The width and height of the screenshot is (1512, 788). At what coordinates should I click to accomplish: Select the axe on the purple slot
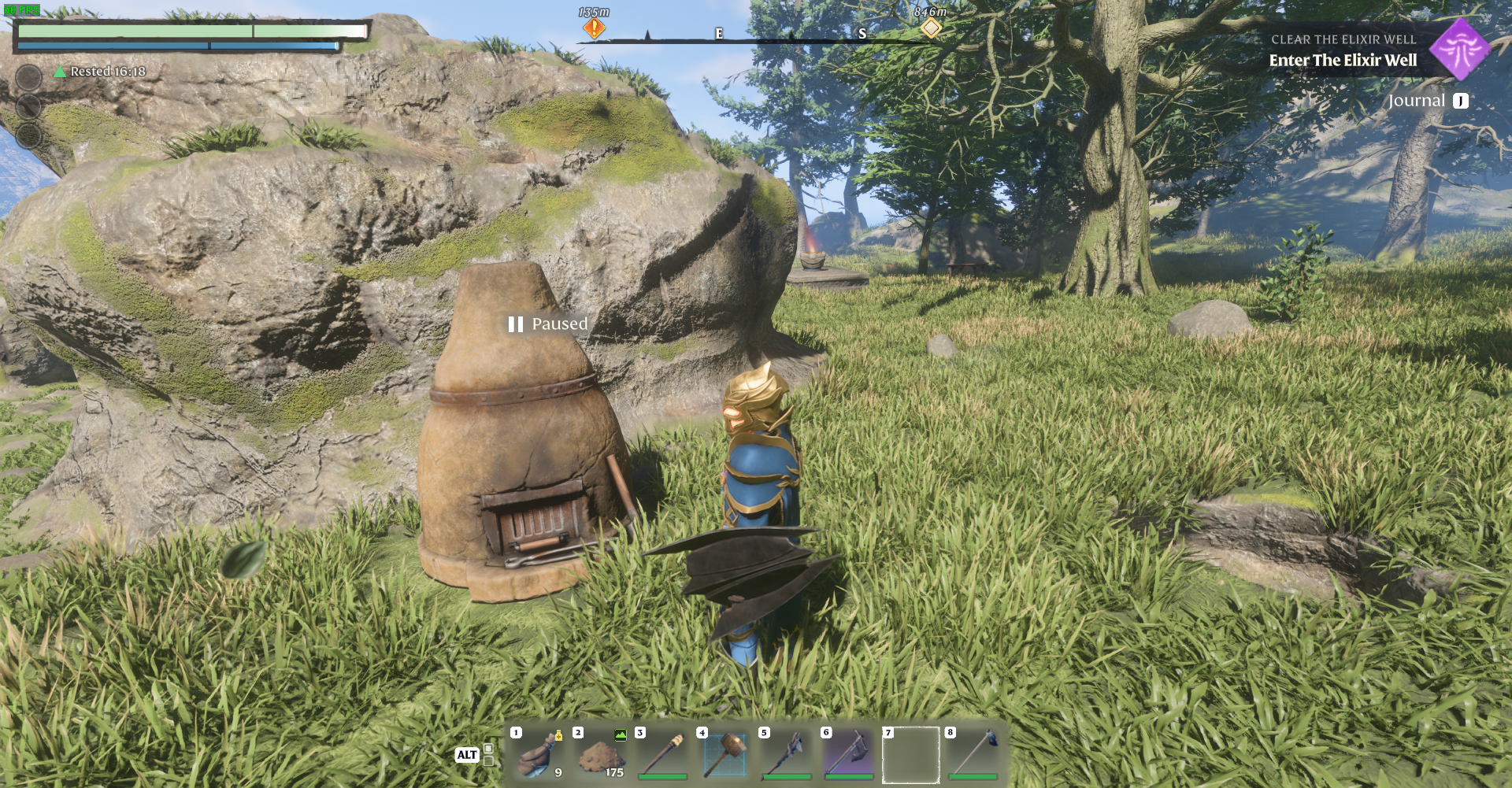[x=849, y=754]
